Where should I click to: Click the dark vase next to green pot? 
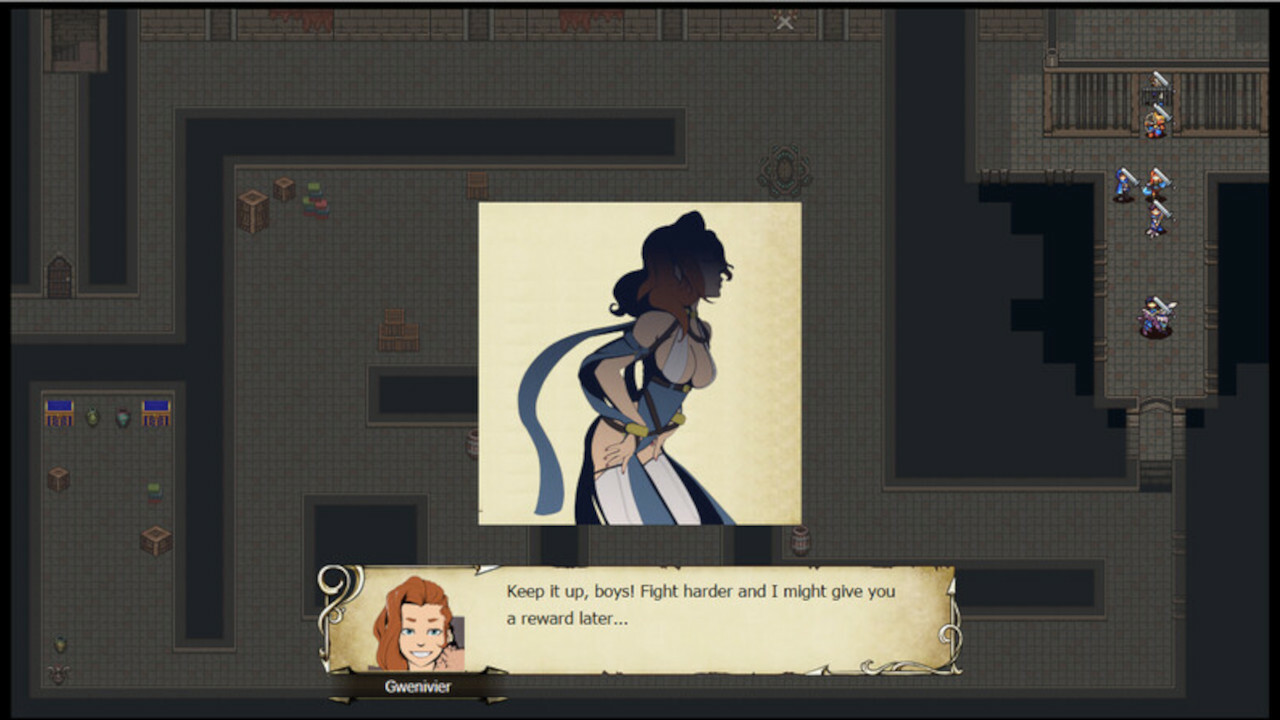122,417
